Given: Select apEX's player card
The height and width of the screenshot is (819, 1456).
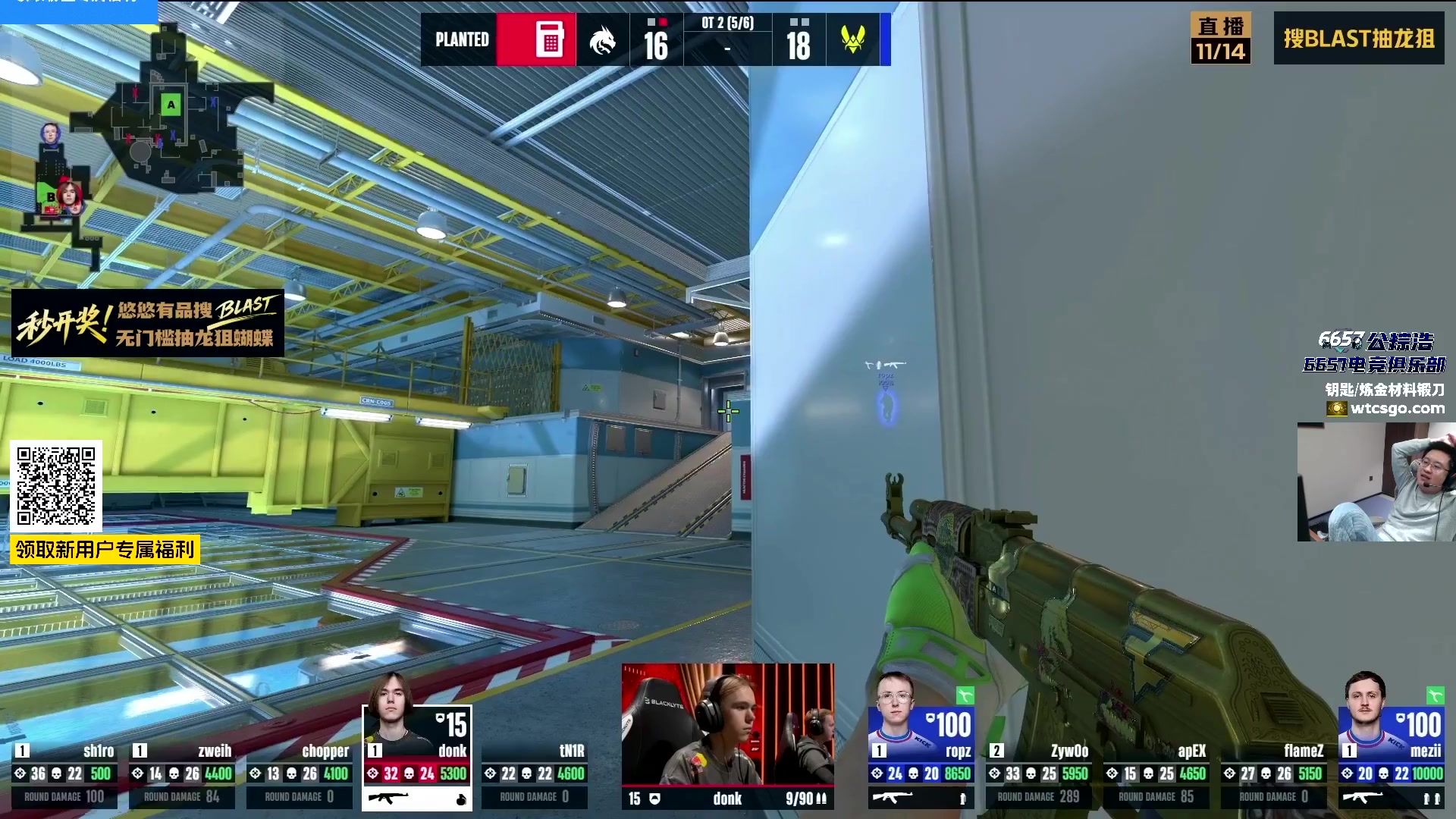Looking at the screenshot, I should 1156,773.
